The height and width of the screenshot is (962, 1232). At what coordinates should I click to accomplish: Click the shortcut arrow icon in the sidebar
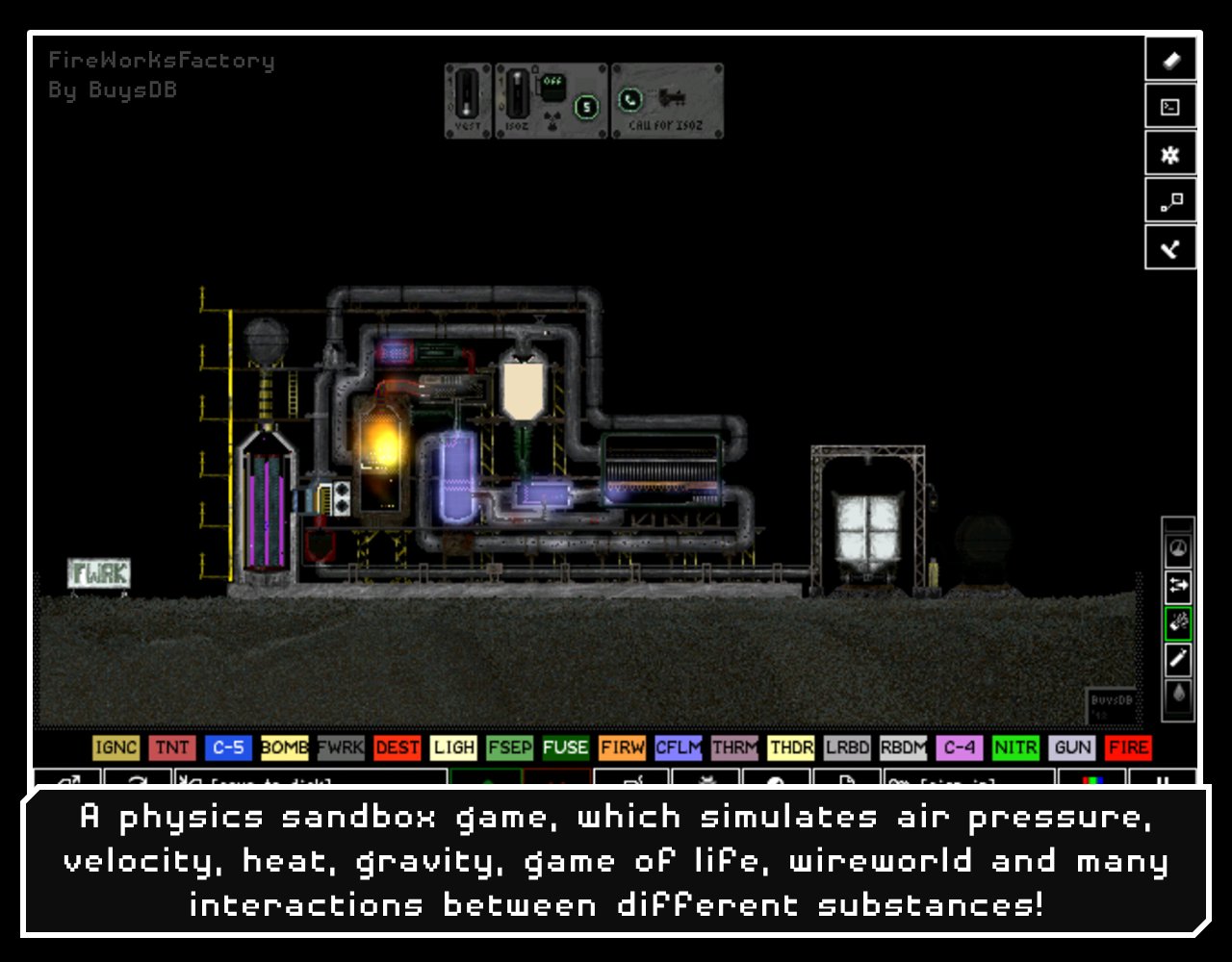1169,247
